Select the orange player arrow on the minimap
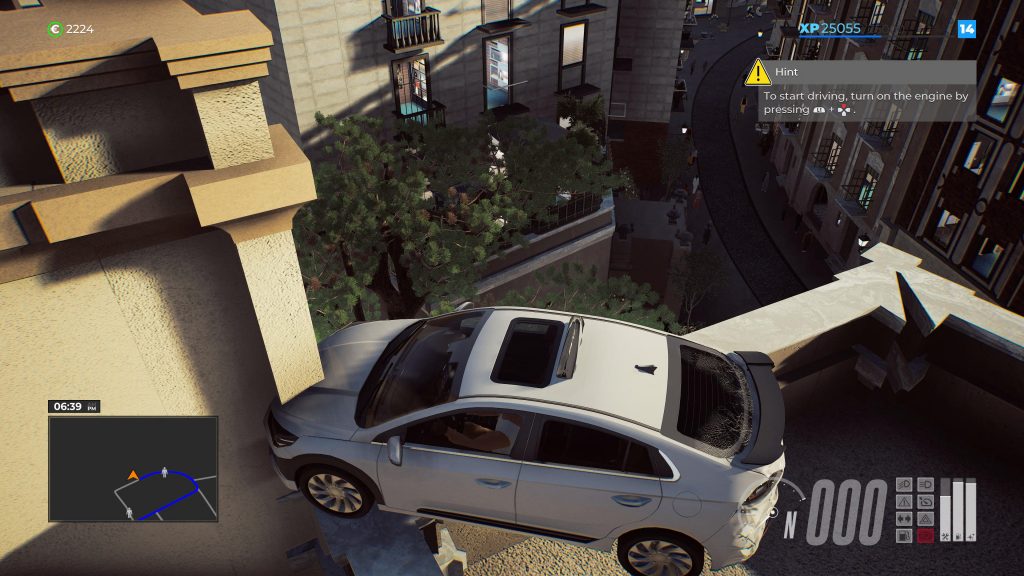The width and height of the screenshot is (1024, 576). [x=133, y=475]
